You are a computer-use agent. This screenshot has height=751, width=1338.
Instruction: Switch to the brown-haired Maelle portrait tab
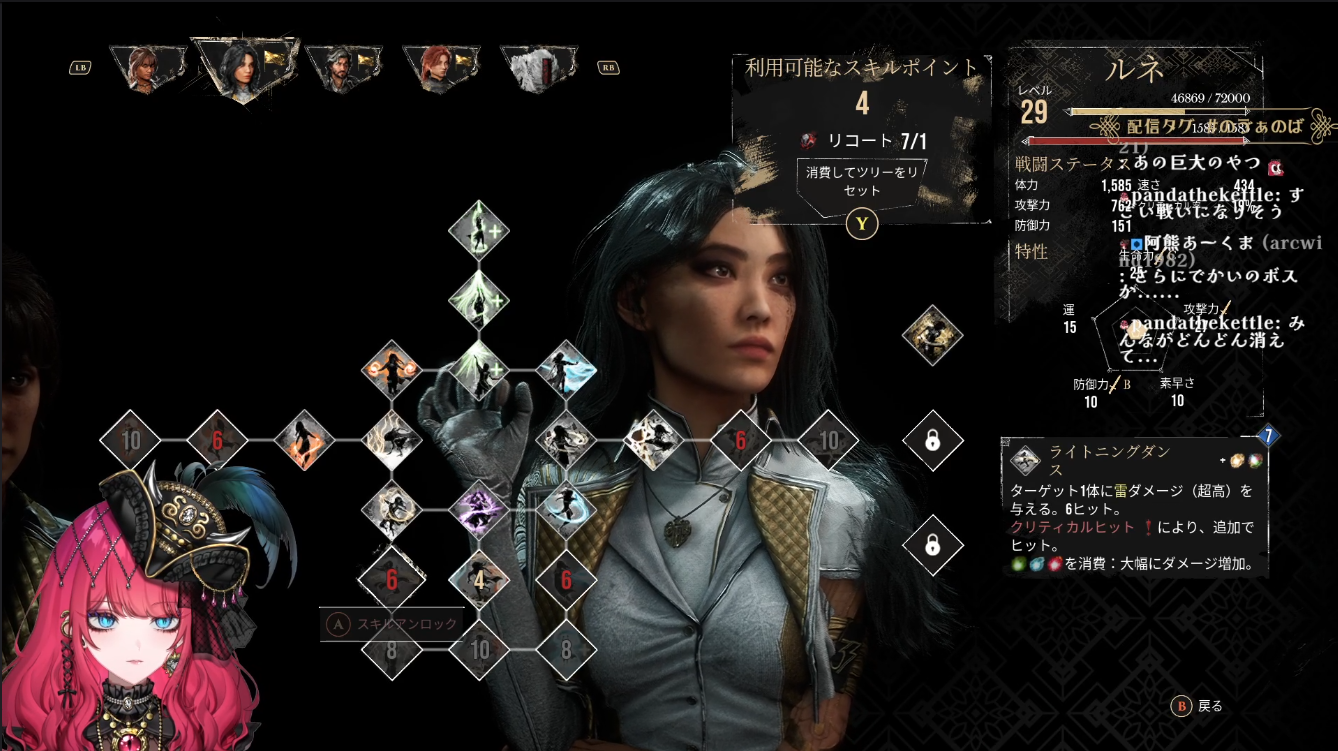pyautogui.click(x=148, y=68)
